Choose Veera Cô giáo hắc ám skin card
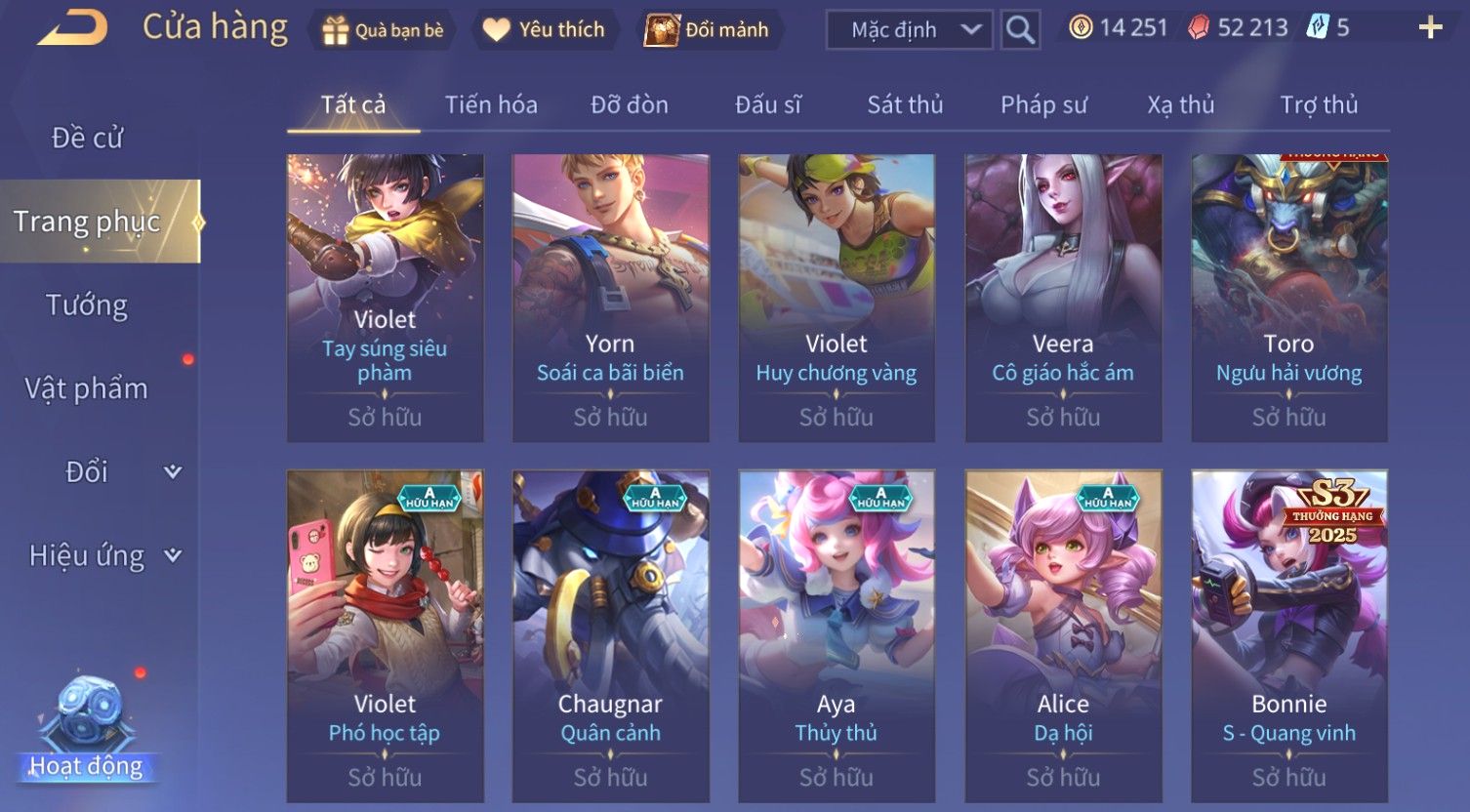This screenshot has width=1470, height=812. click(1063, 298)
